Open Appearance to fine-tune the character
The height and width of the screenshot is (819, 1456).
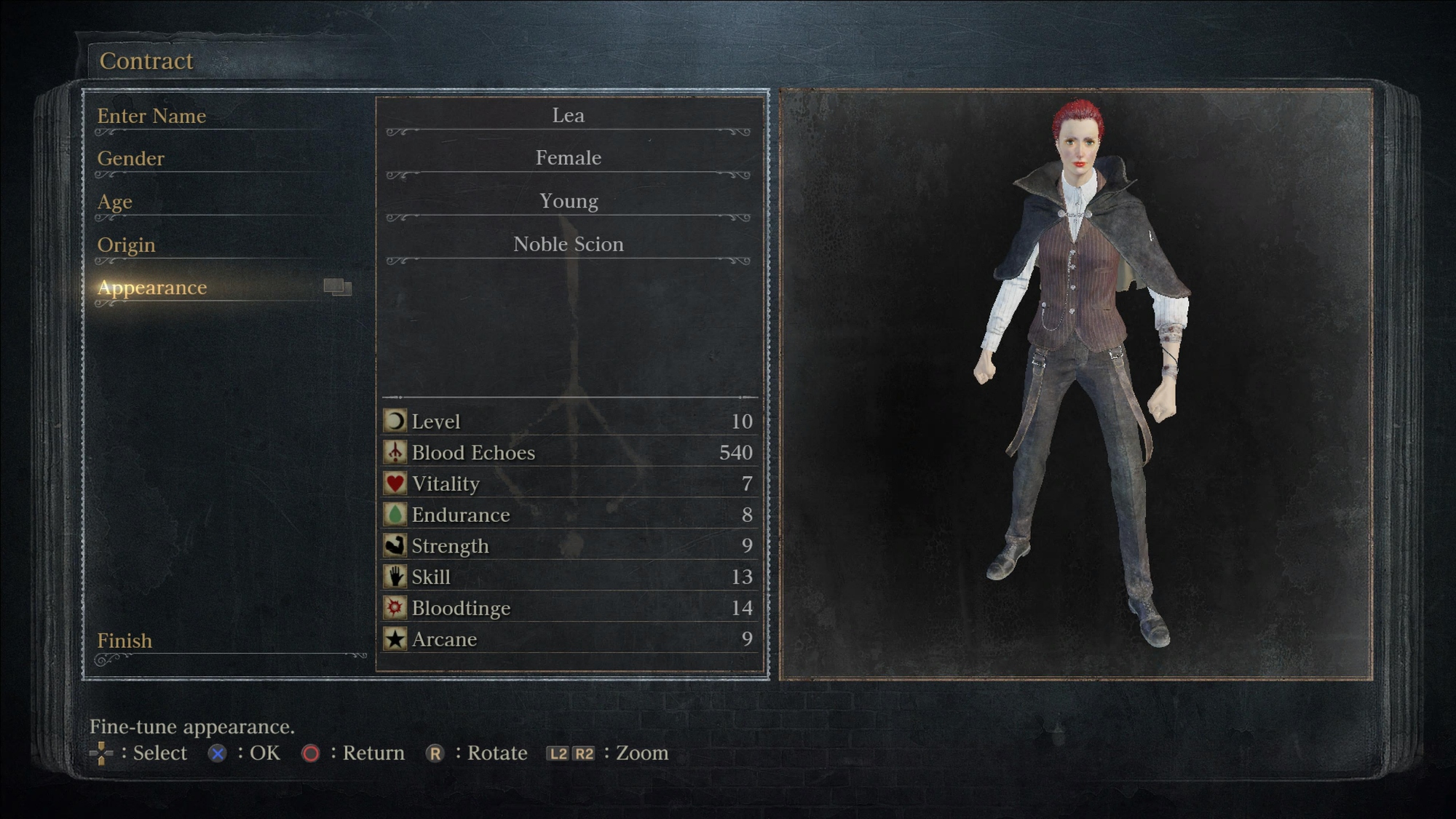152,288
